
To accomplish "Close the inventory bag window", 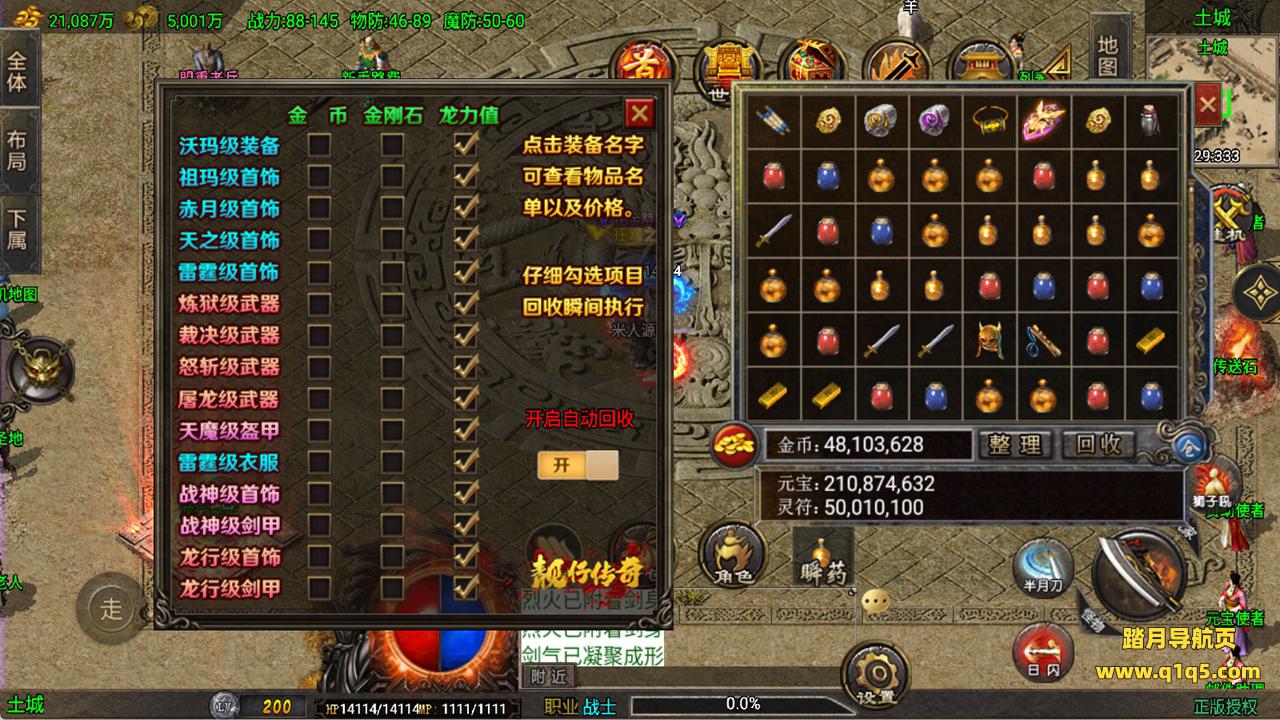I will click(x=1207, y=104).
